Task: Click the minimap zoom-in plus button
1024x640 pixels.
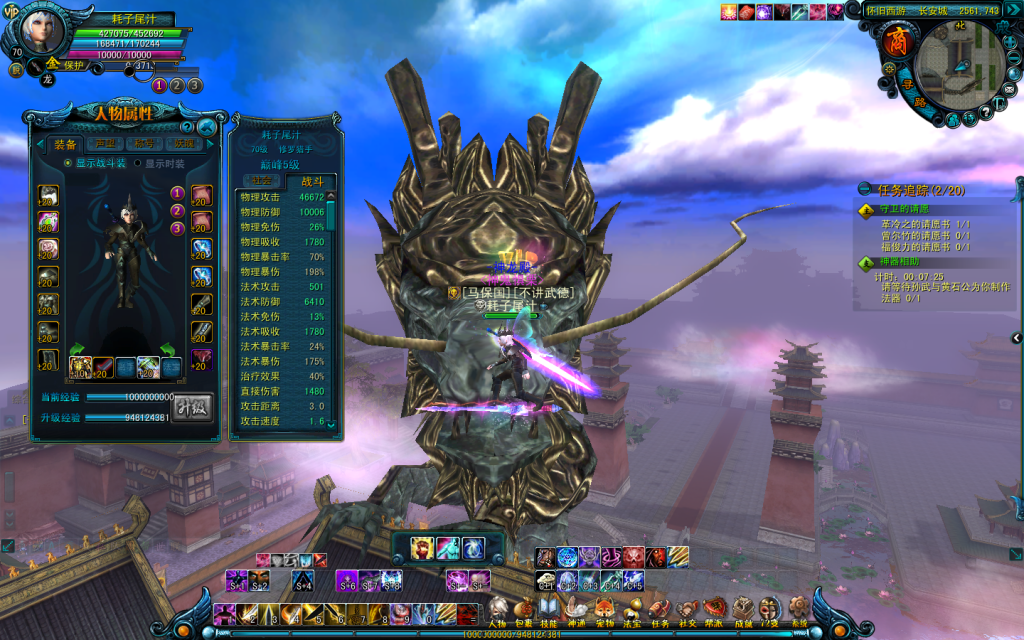Action: click(1011, 40)
